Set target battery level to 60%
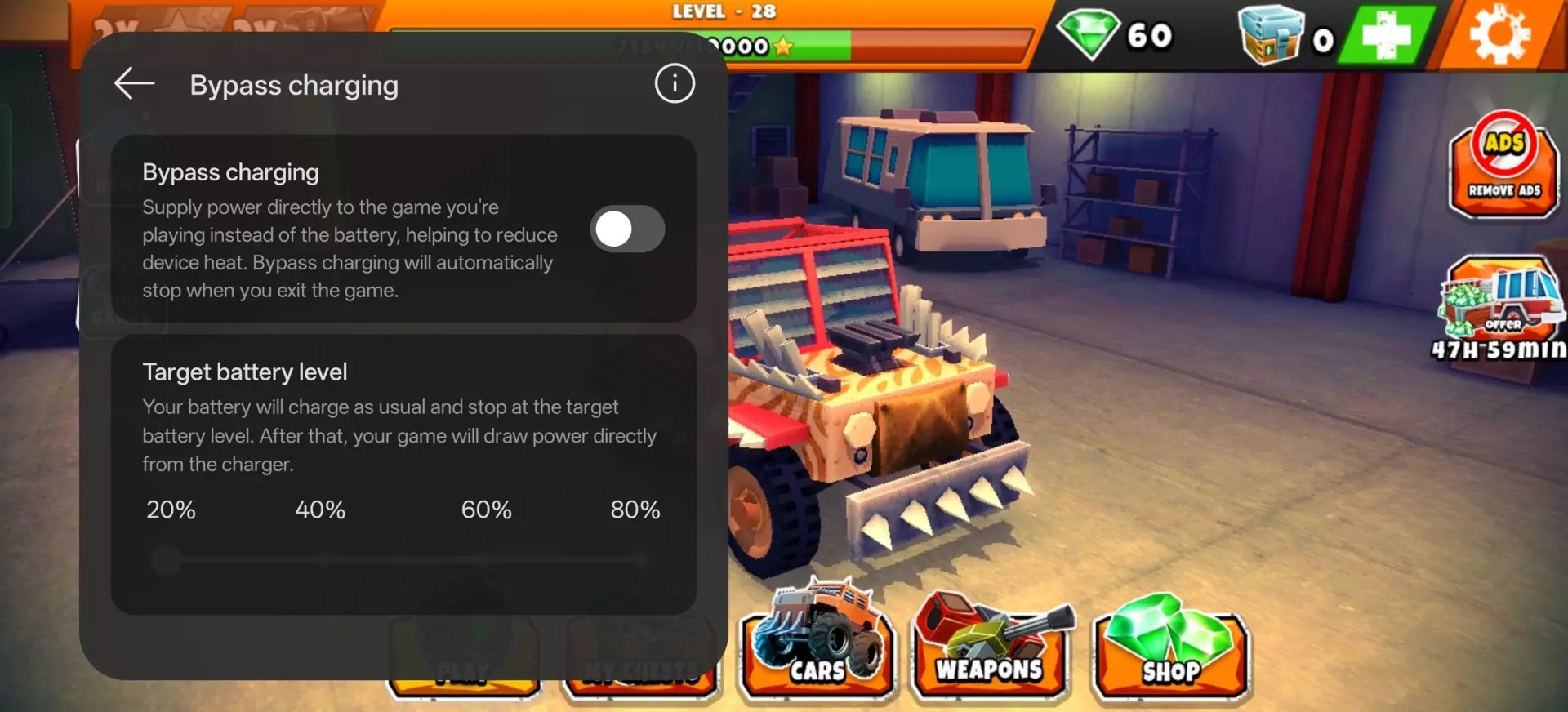 (x=484, y=561)
